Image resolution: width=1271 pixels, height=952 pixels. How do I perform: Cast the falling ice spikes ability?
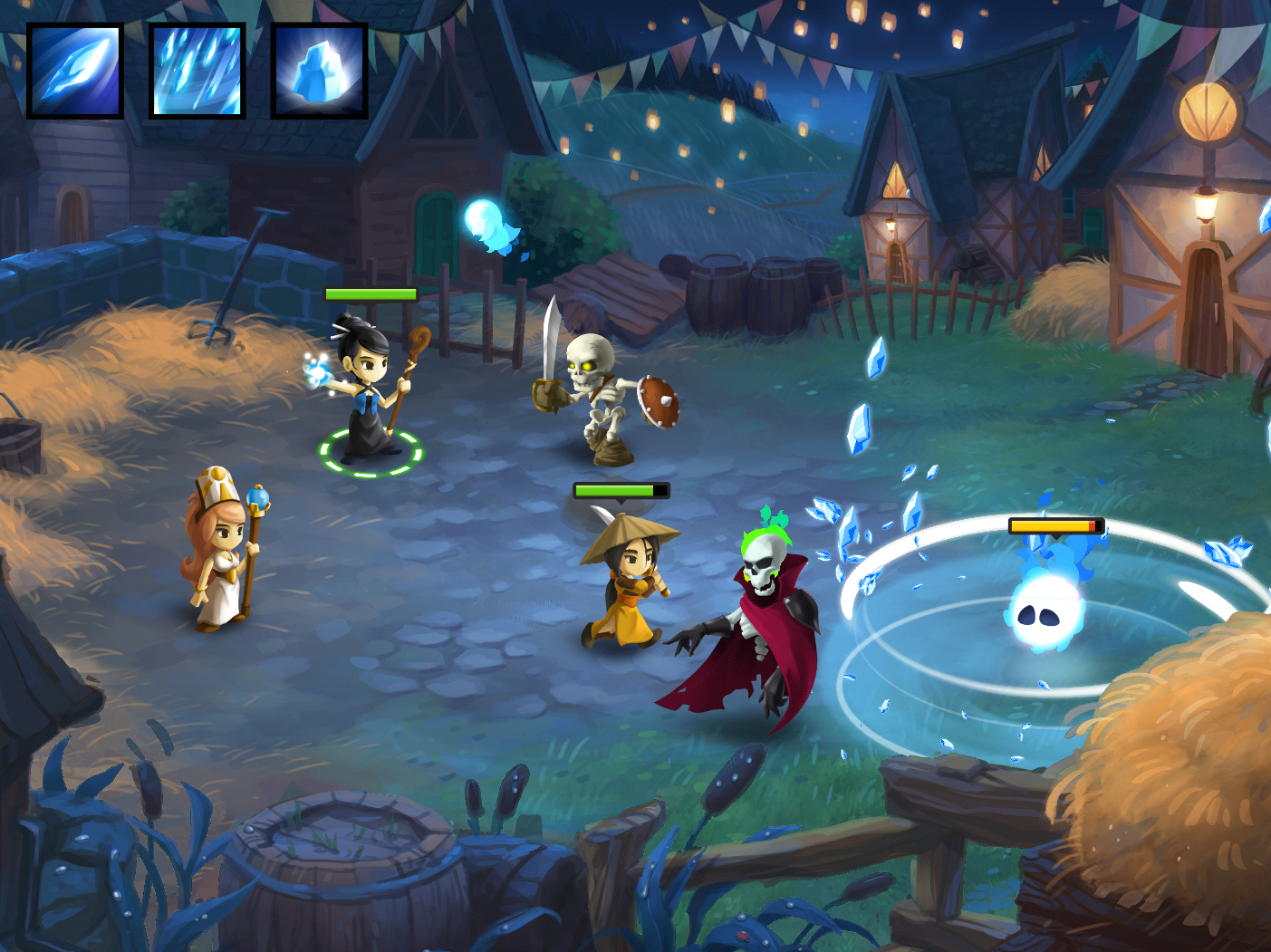click(x=197, y=72)
